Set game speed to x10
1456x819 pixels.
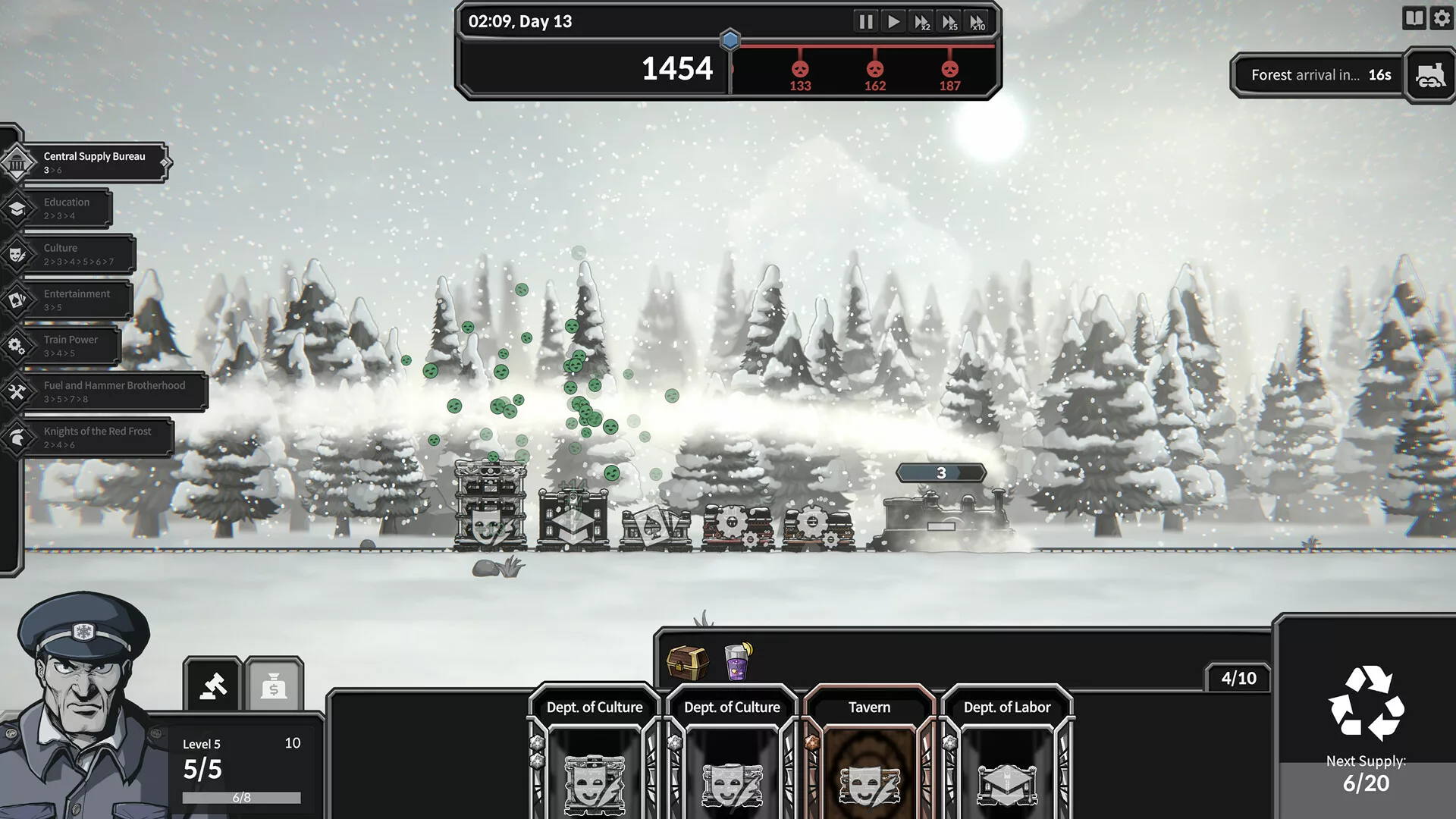click(x=977, y=22)
